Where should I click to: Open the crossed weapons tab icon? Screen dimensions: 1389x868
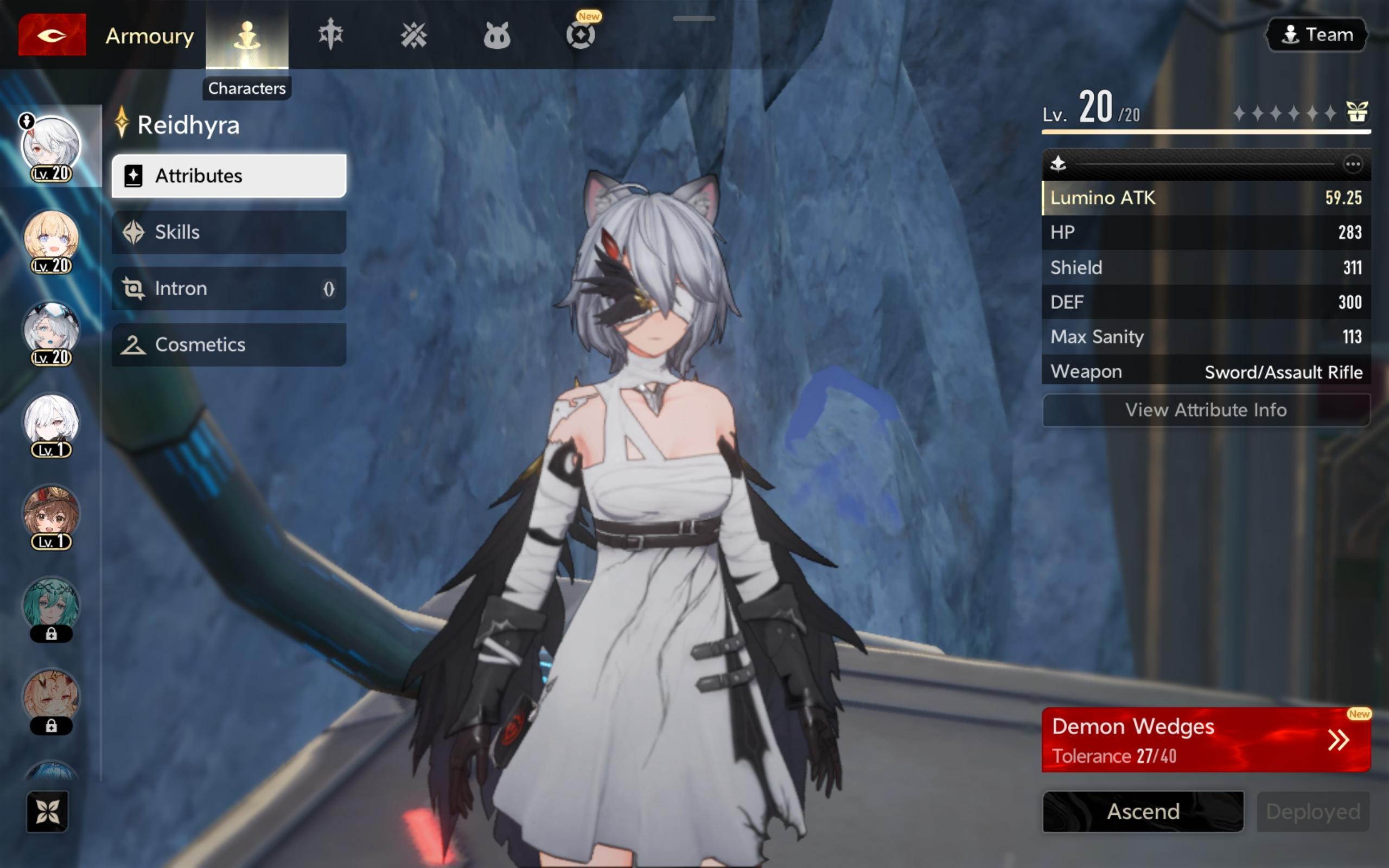pyautogui.click(x=413, y=36)
